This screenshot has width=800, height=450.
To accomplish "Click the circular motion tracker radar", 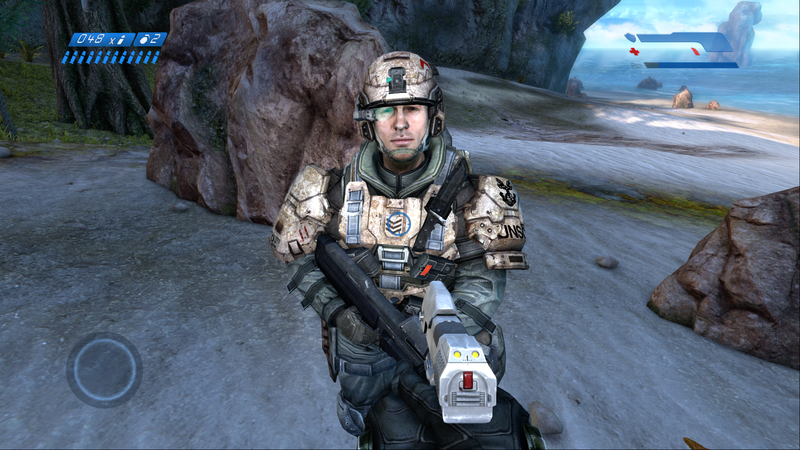I will tap(104, 370).
